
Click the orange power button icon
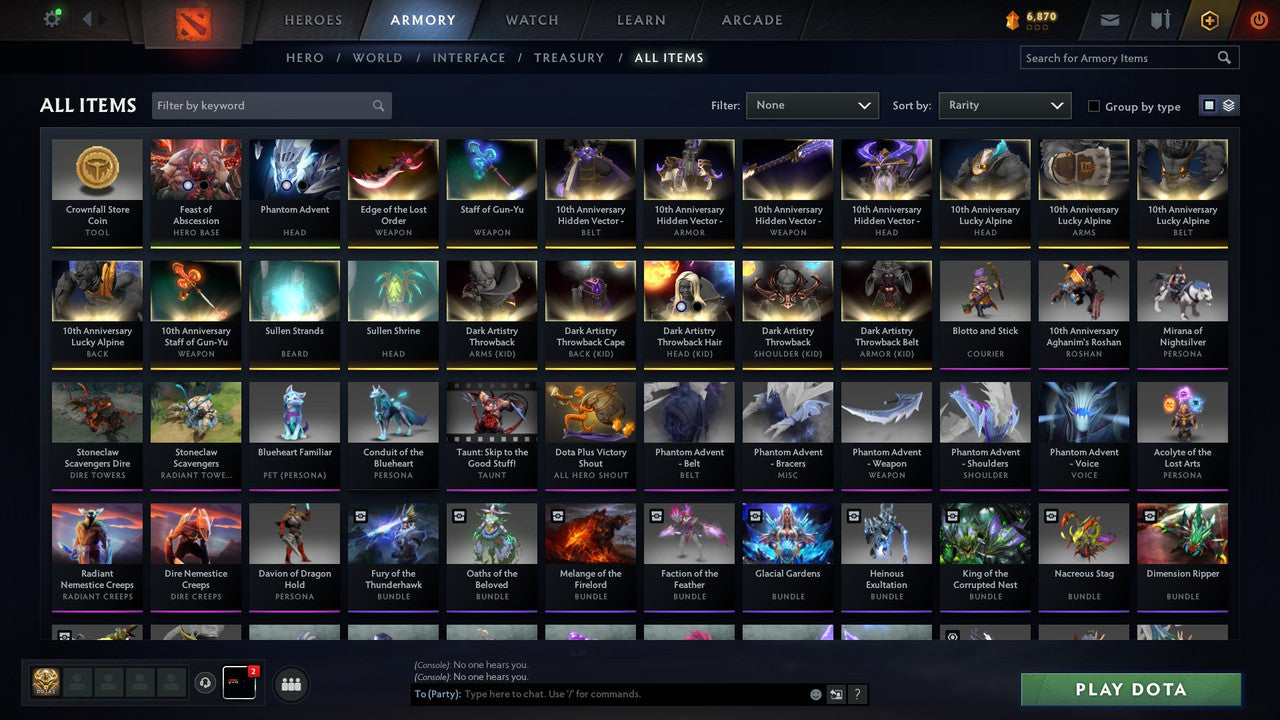click(x=1257, y=19)
